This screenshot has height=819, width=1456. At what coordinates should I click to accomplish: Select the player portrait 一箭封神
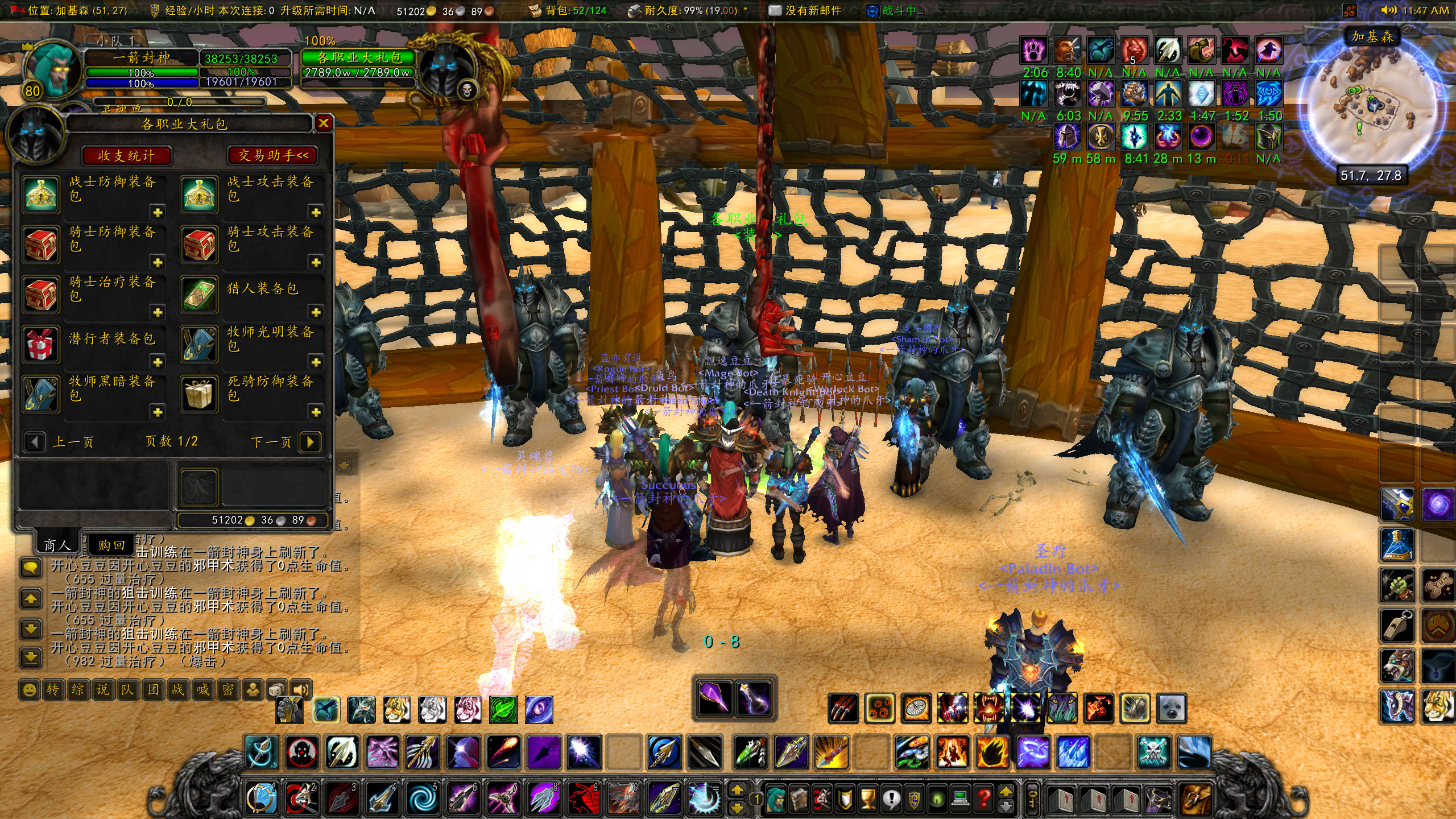pos(50,69)
